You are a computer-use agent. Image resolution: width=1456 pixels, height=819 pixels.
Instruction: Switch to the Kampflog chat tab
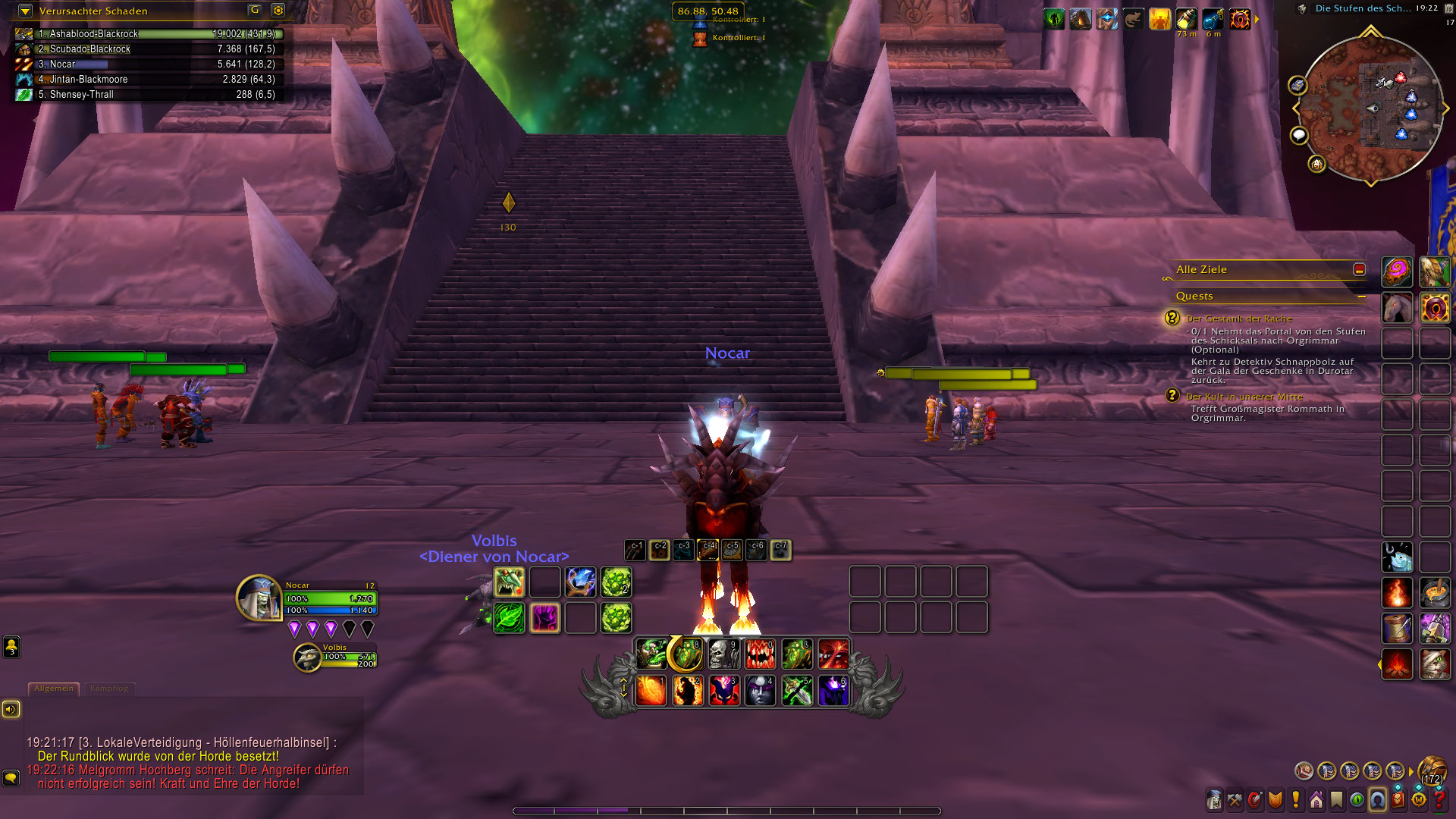point(109,689)
